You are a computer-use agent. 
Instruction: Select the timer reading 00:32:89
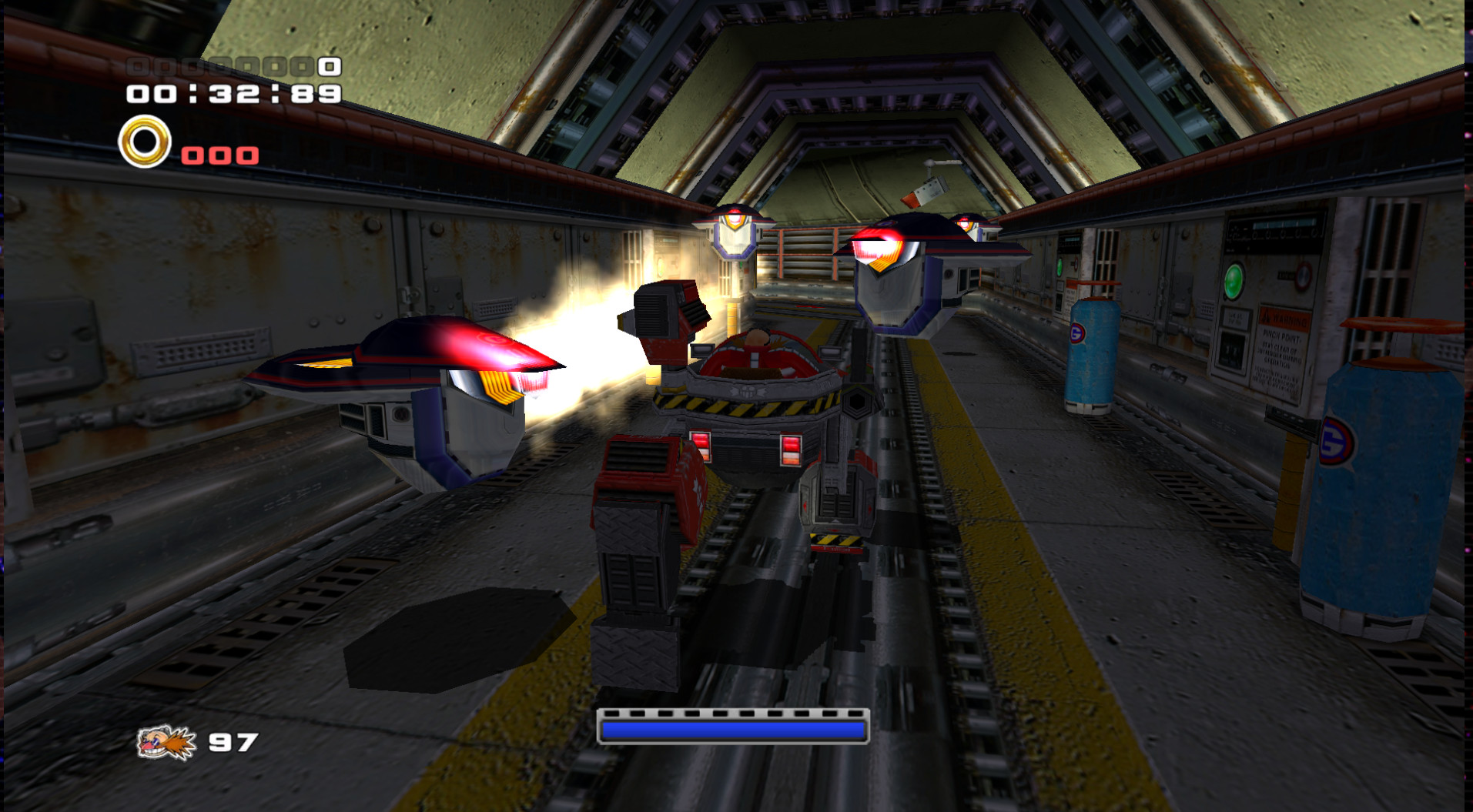pos(231,94)
